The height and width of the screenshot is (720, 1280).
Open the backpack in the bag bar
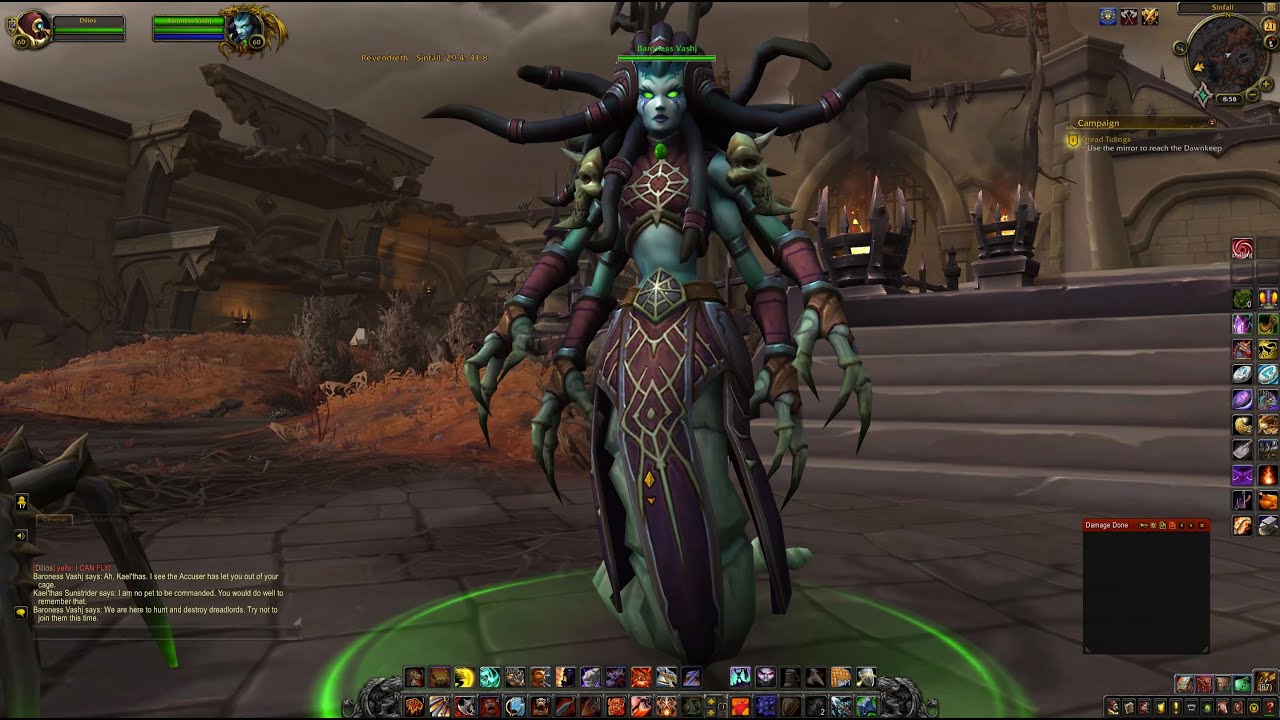pyautogui.click(x=1264, y=681)
